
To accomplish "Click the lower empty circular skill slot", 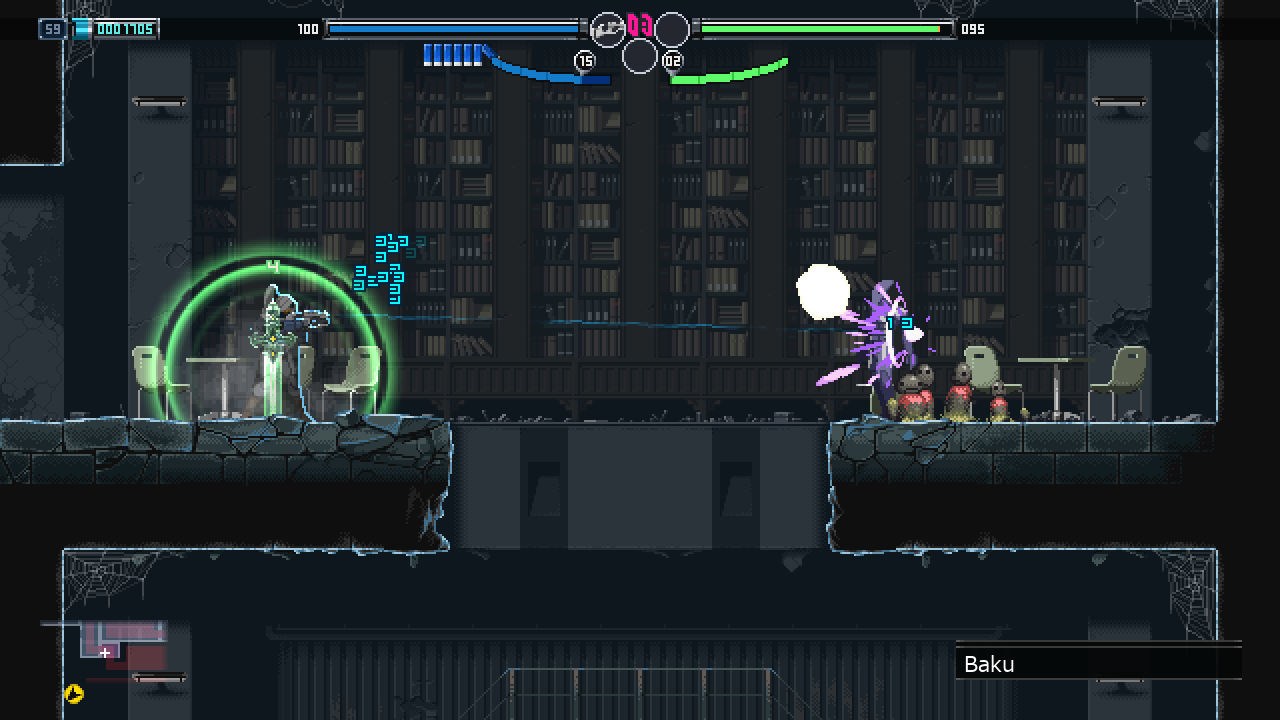I will [x=640, y=58].
